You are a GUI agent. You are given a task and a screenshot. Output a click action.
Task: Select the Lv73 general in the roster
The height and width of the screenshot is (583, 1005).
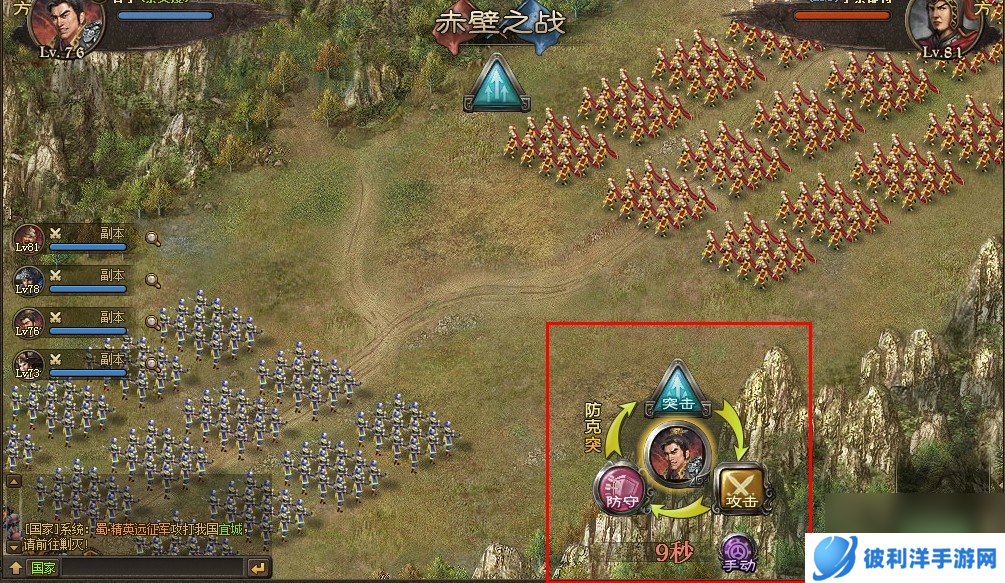point(28,365)
